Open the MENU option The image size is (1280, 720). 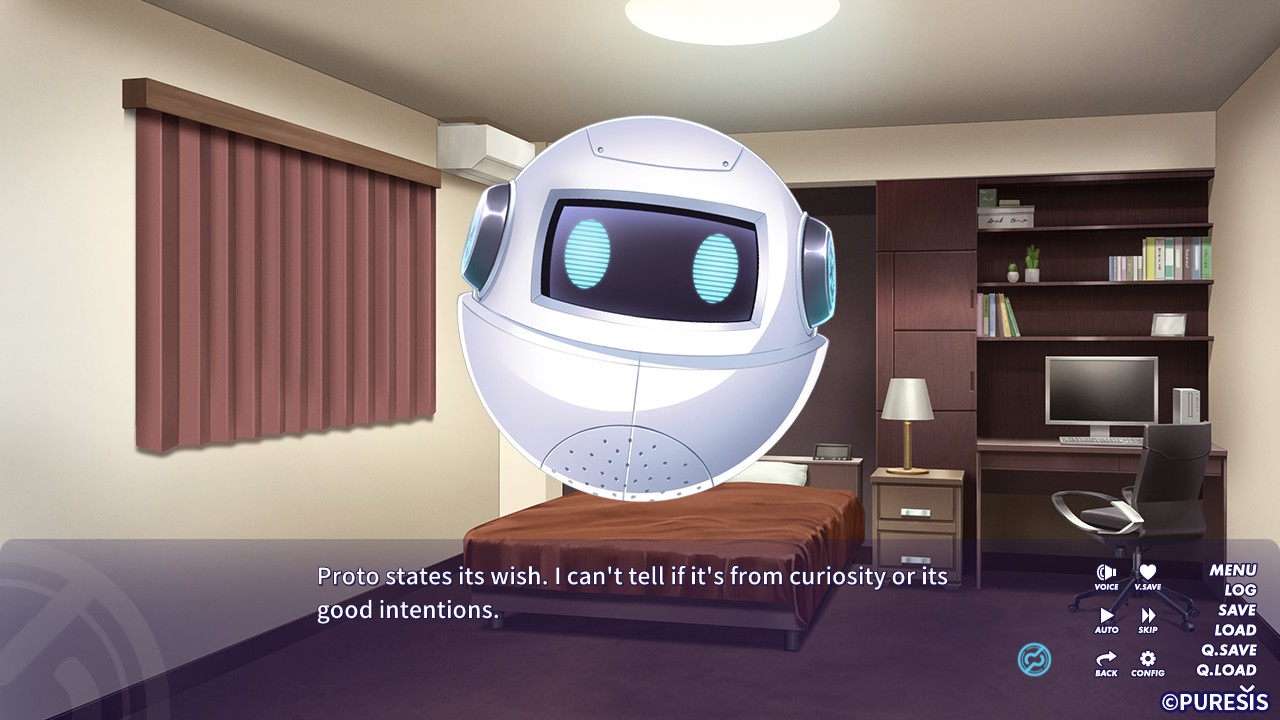click(x=1233, y=569)
